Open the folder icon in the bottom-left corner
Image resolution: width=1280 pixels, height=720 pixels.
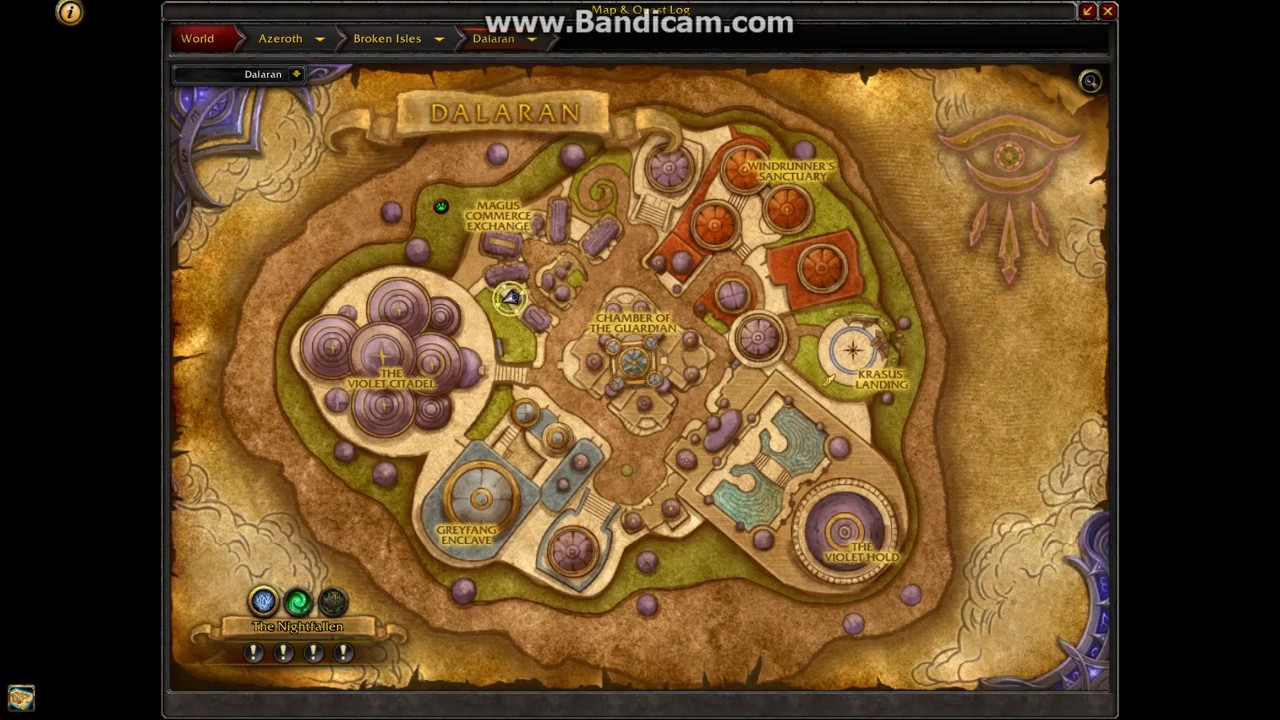(20, 697)
